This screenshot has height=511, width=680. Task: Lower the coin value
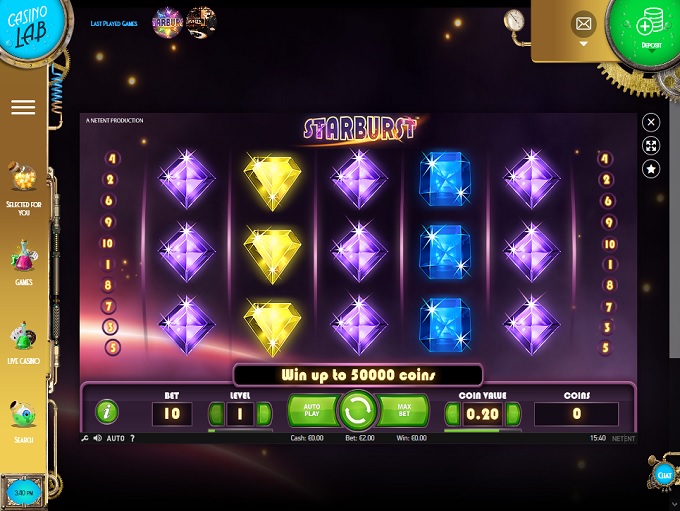pyautogui.click(x=452, y=413)
